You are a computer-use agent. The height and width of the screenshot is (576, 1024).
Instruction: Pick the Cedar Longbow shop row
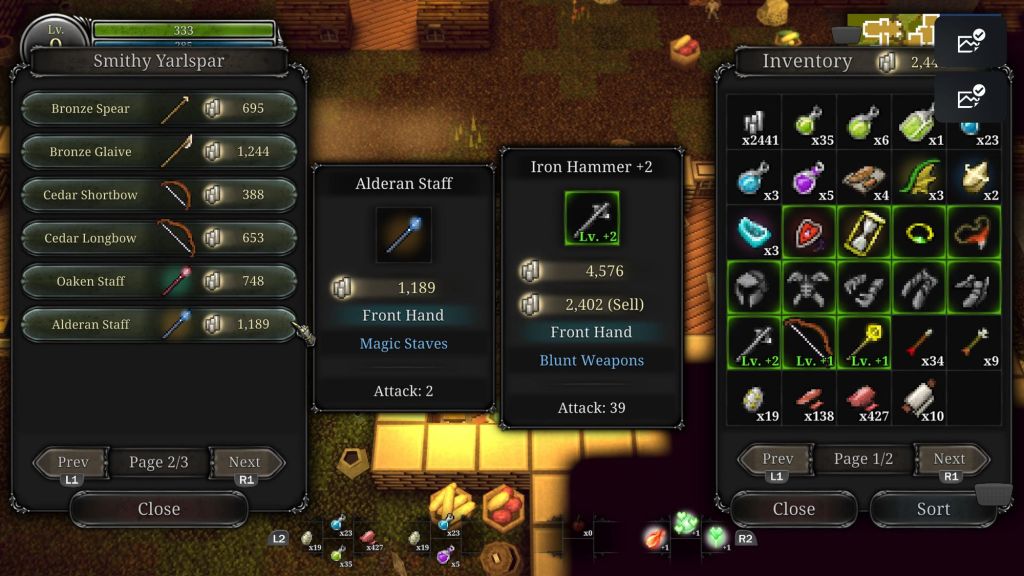[x=159, y=238]
